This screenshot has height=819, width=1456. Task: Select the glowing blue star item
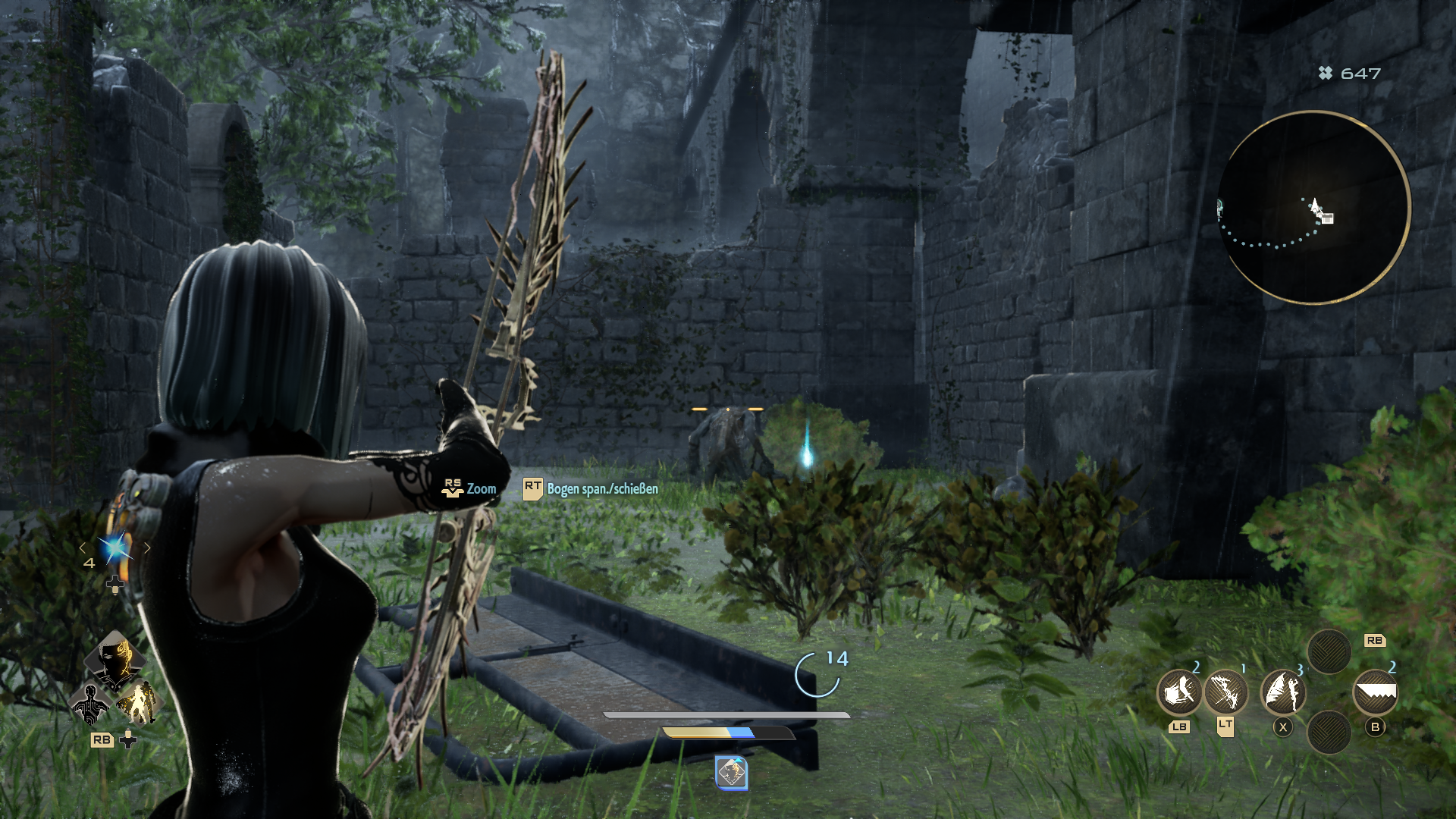[x=115, y=548]
